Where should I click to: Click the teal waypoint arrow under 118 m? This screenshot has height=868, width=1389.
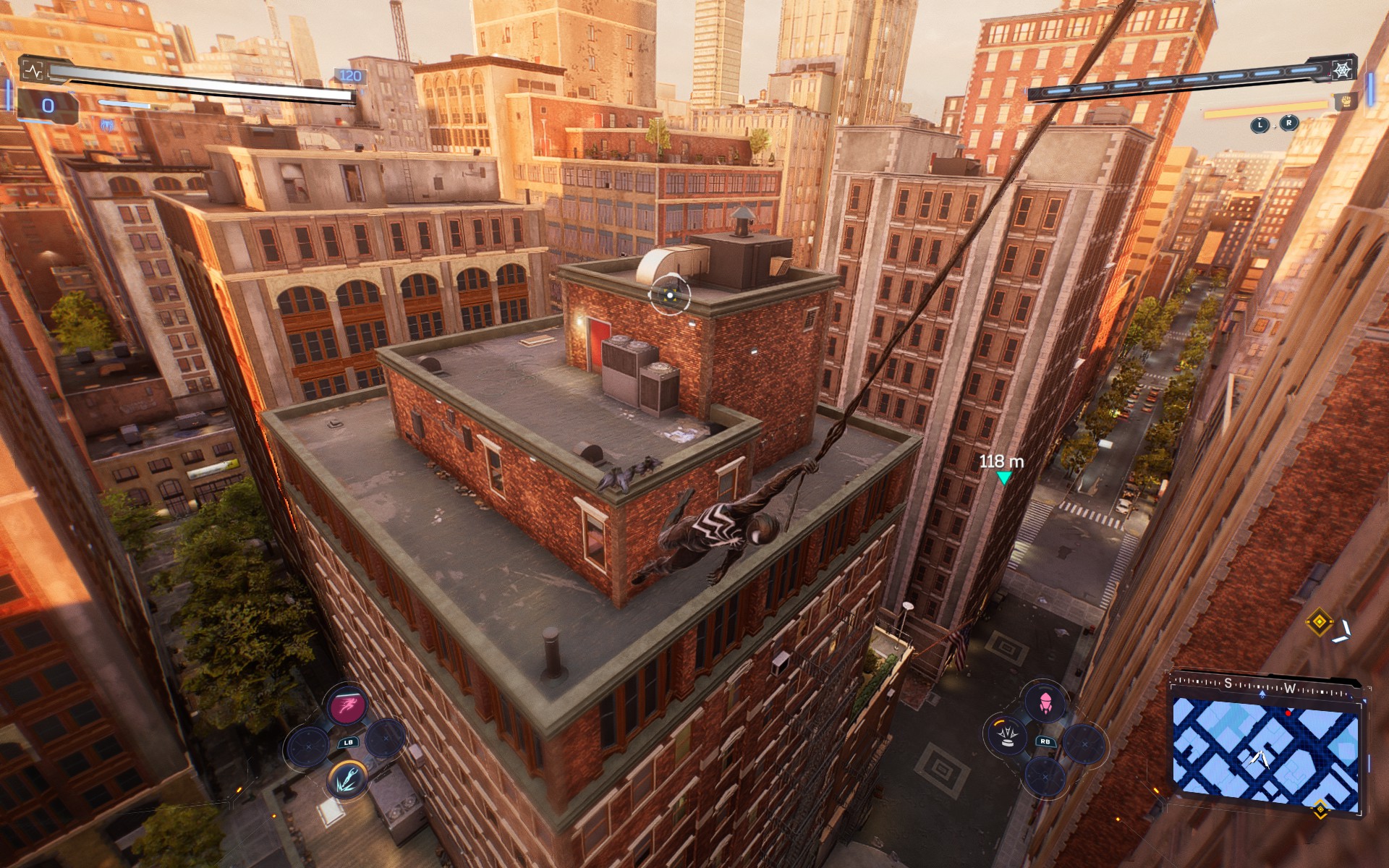(x=1006, y=477)
